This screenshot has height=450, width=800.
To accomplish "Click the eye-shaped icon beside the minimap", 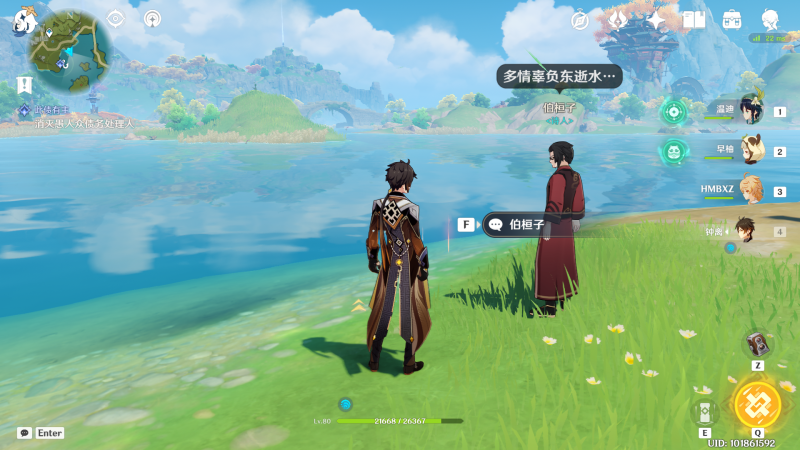I will [x=116, y=18].
